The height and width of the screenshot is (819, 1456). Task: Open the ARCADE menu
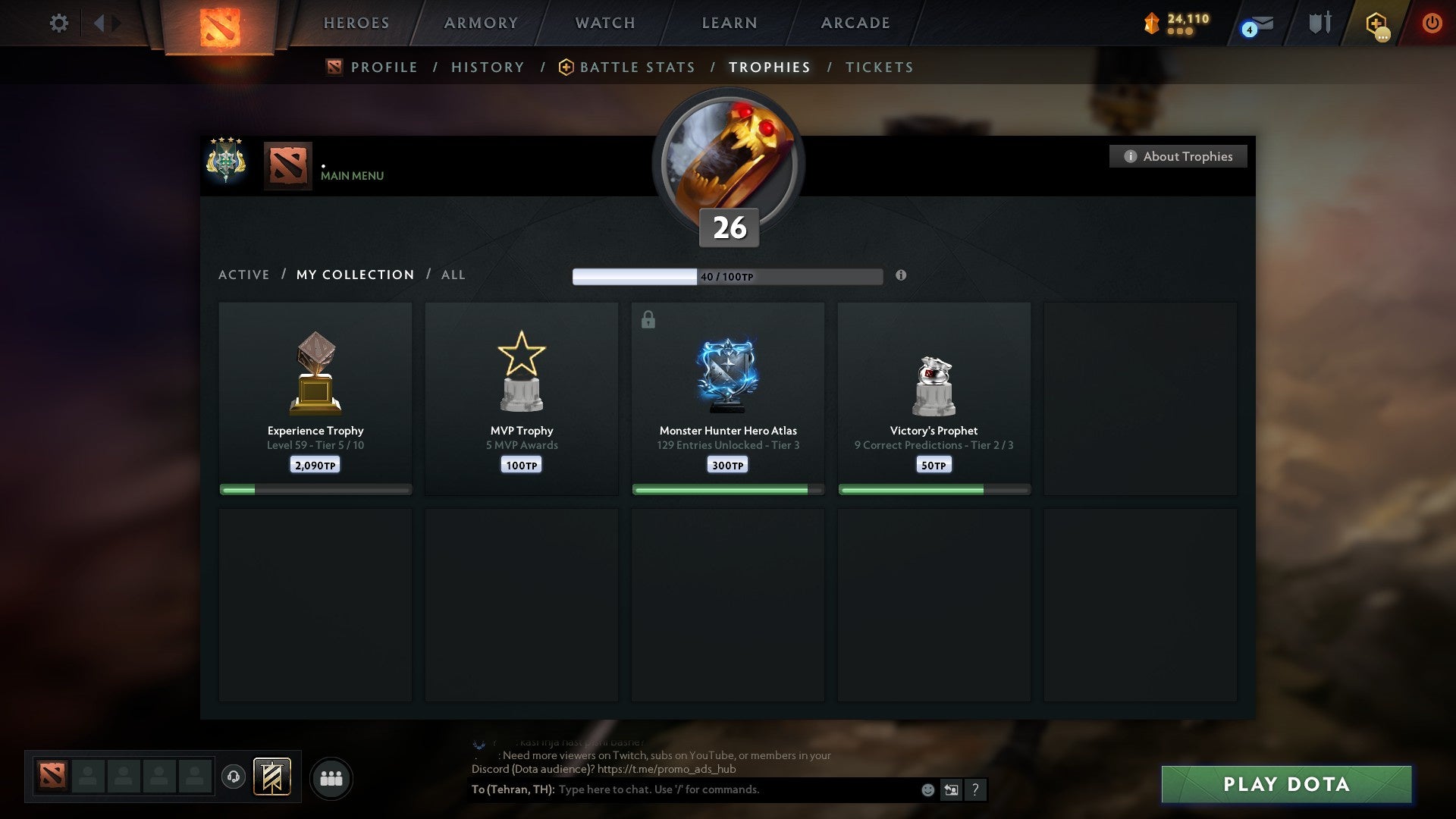[854, 23]
